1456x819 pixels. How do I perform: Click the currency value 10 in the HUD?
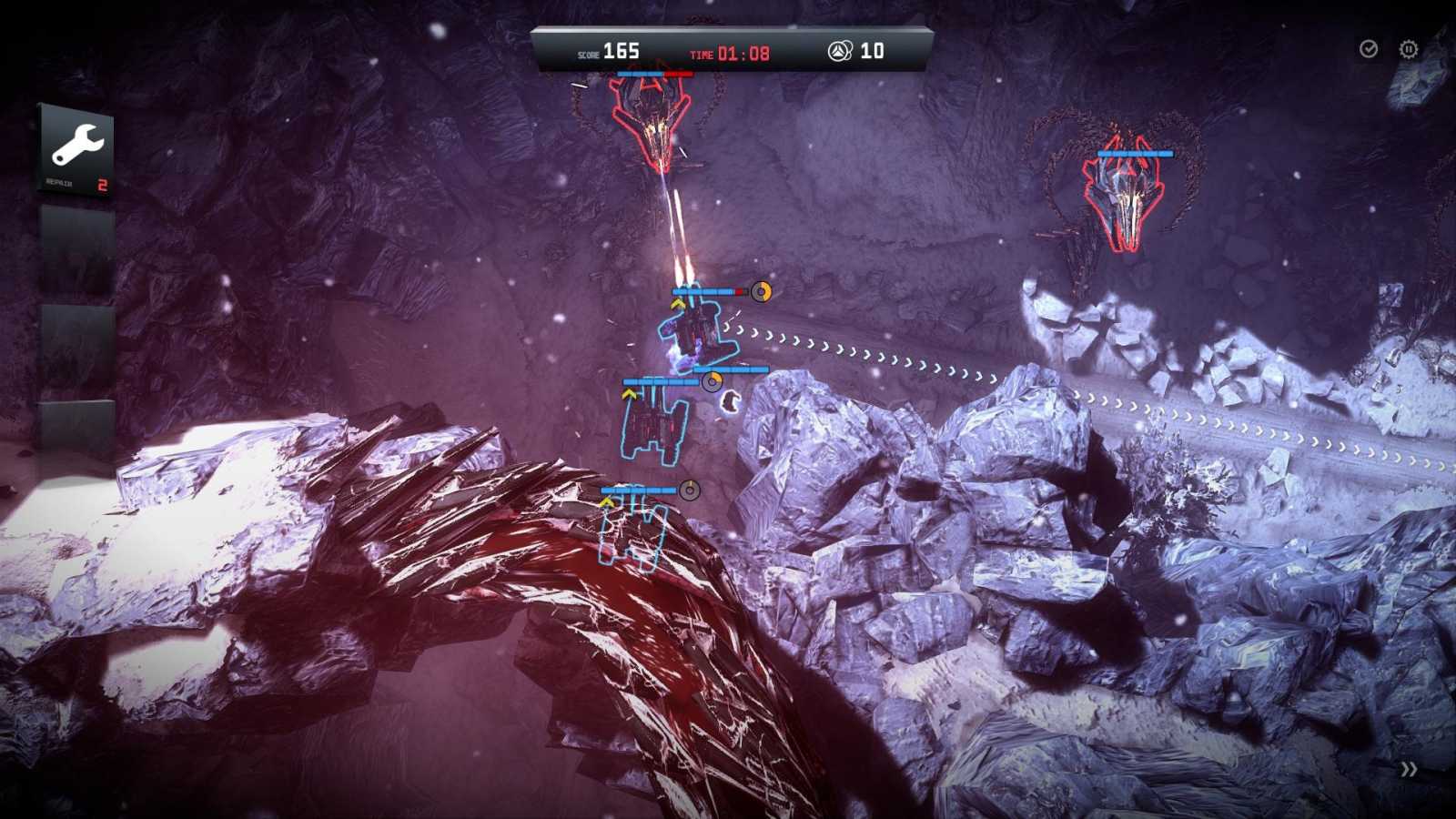(871, 52)
